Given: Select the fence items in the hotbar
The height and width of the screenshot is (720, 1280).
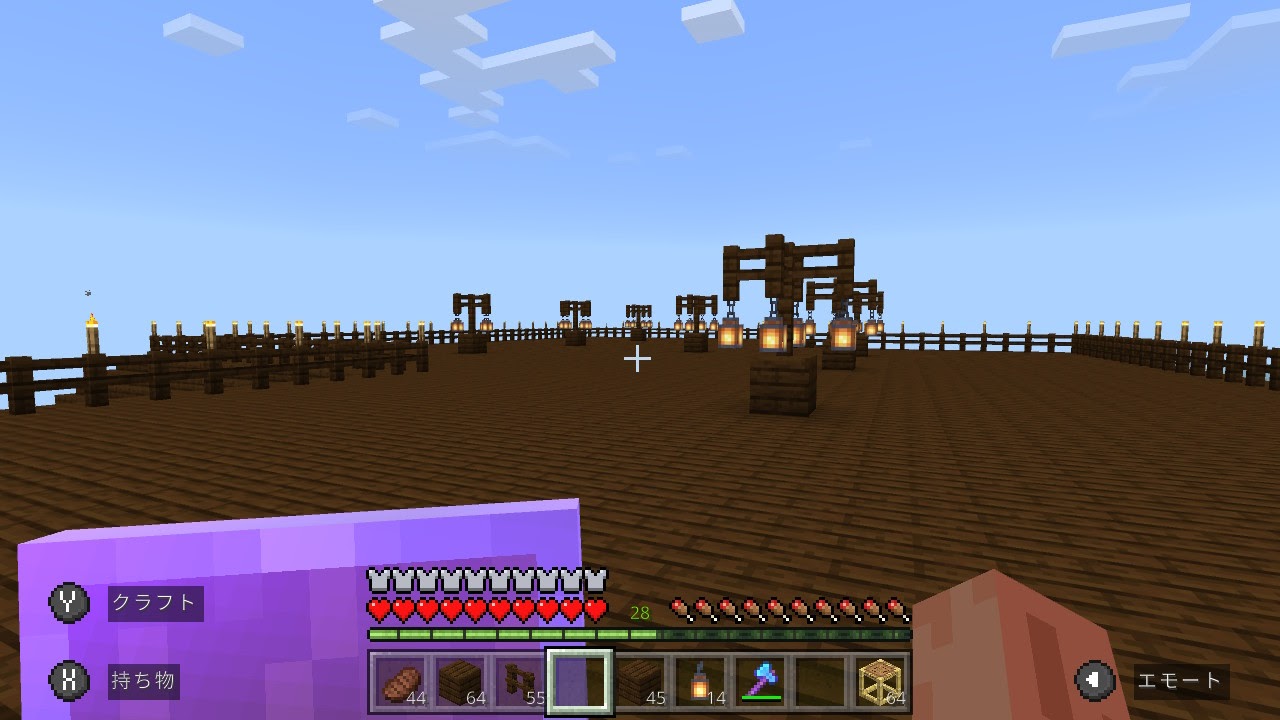Looking at the screenshot, I should 519,680.
